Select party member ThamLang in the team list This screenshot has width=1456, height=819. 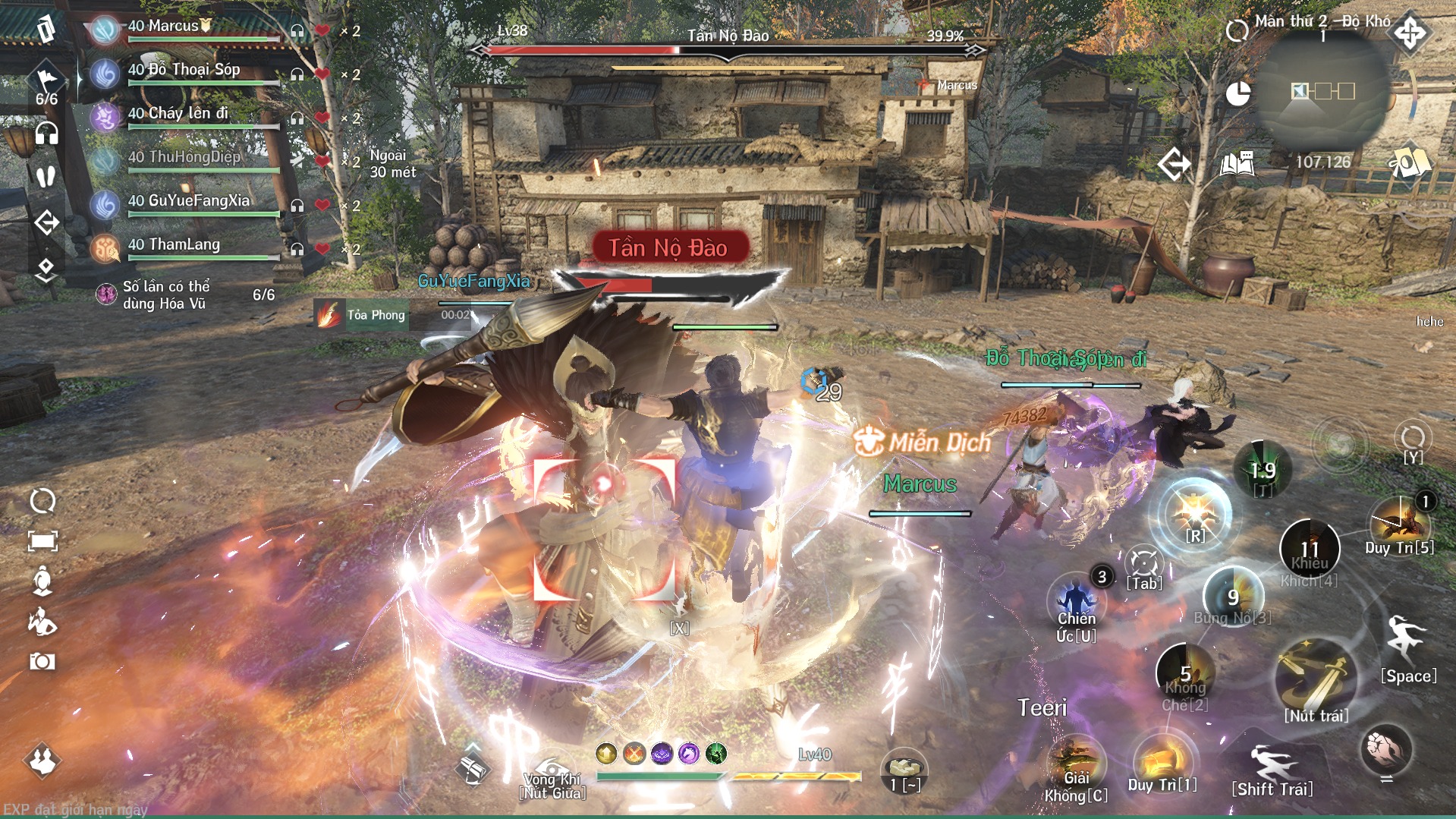coord(184,247)
